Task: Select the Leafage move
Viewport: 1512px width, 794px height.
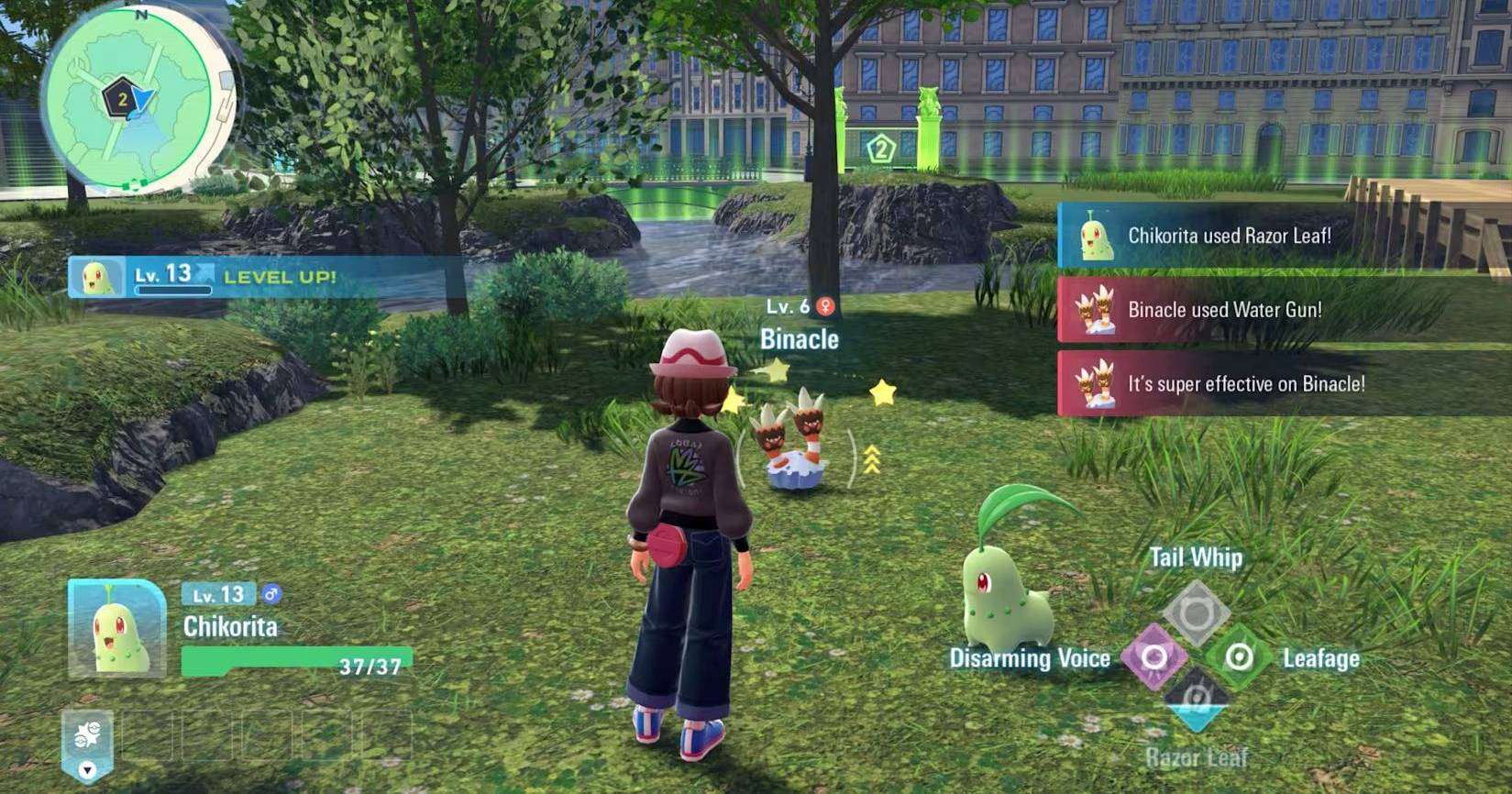Action: tap(1239, 656)
